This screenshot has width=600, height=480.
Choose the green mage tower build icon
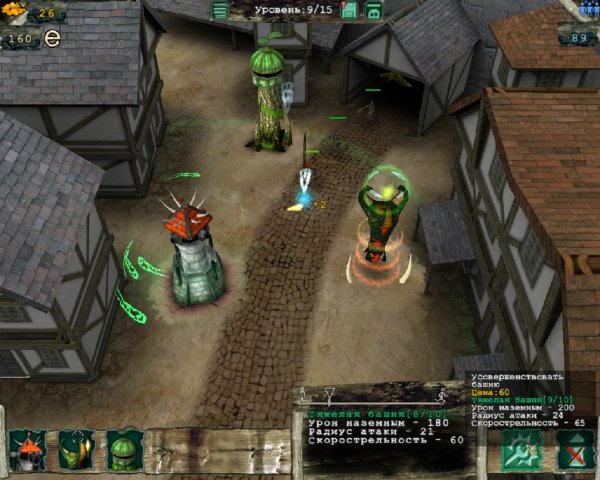76,450
